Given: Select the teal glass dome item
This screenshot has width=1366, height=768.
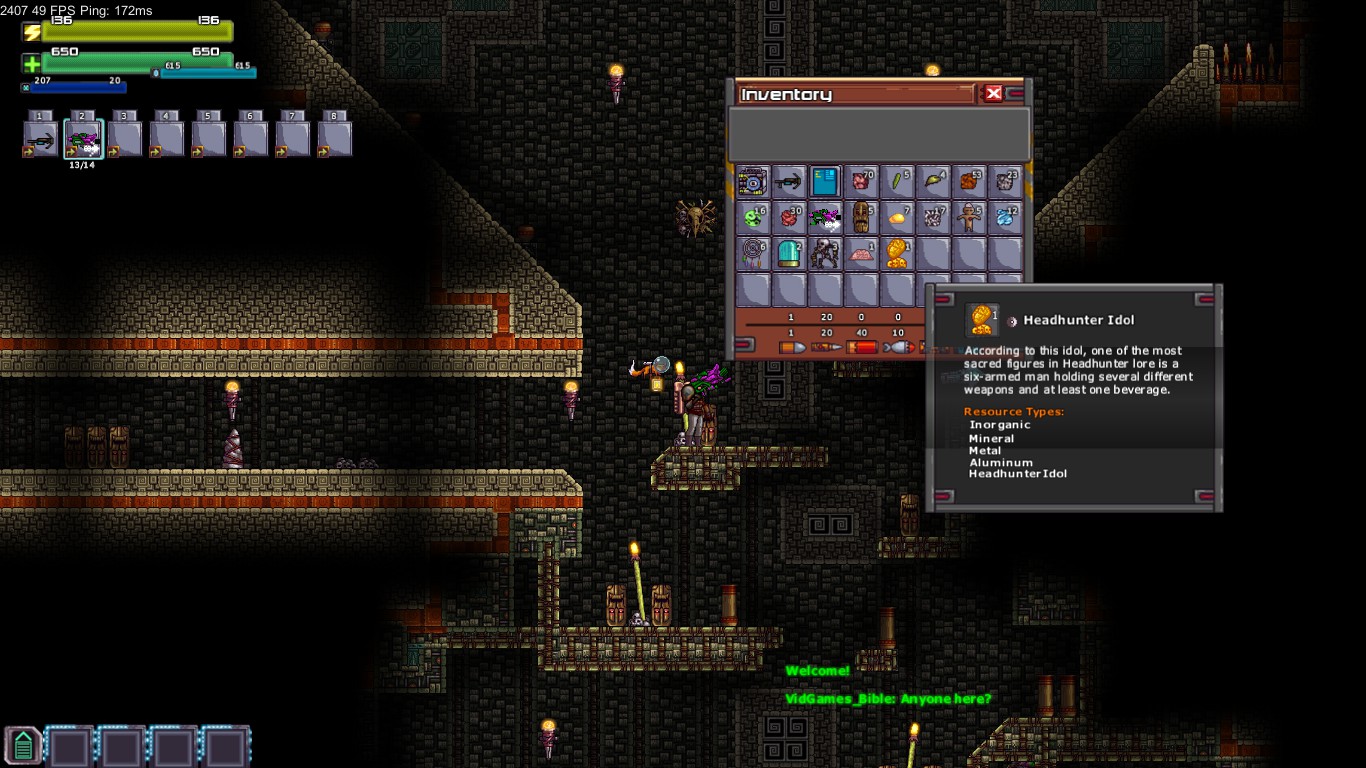Looking at the screenshot, I should (x=789, y=254).
